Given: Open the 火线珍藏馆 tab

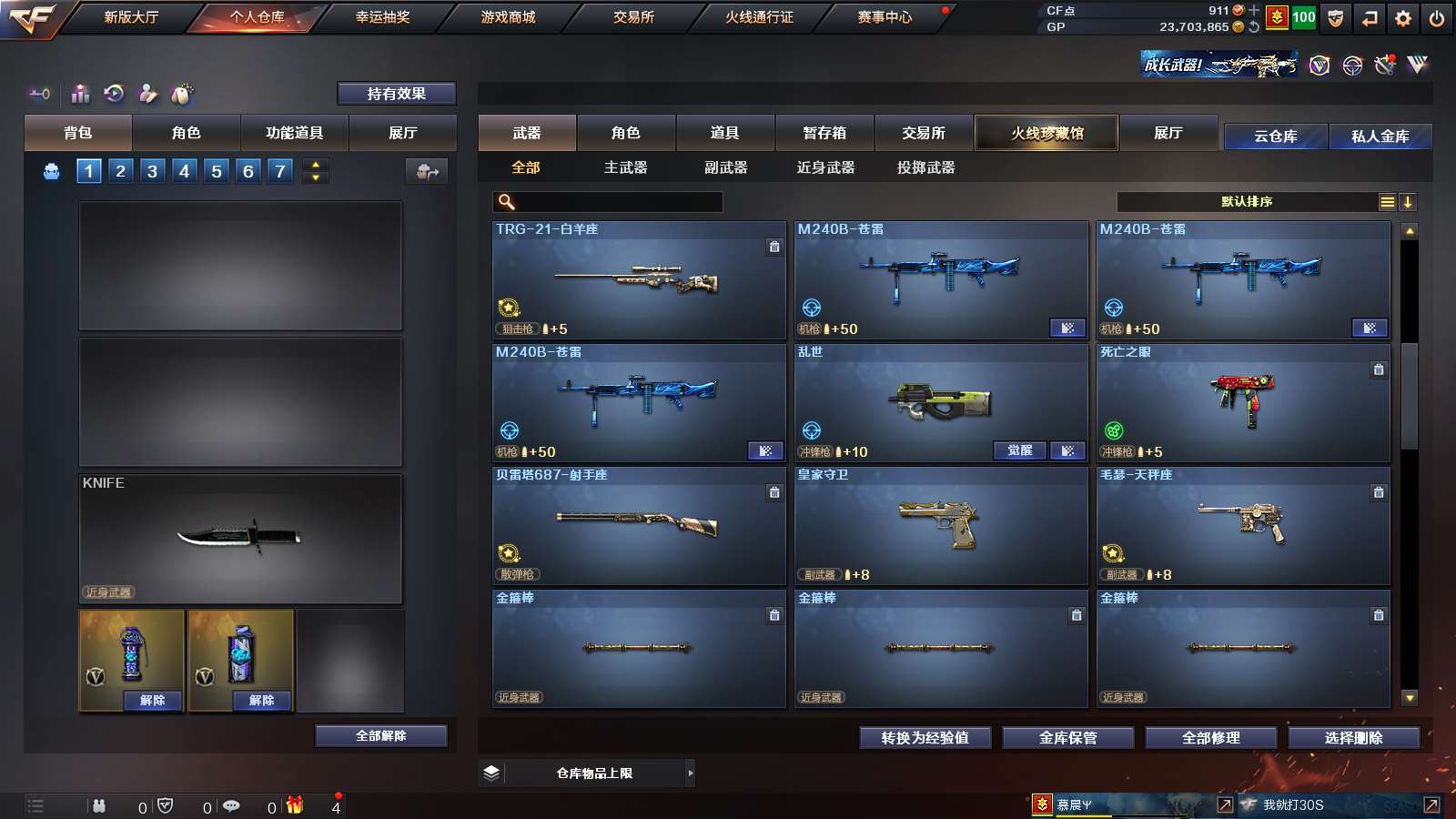Looking at the screenshot, I should click(1046, 133).
